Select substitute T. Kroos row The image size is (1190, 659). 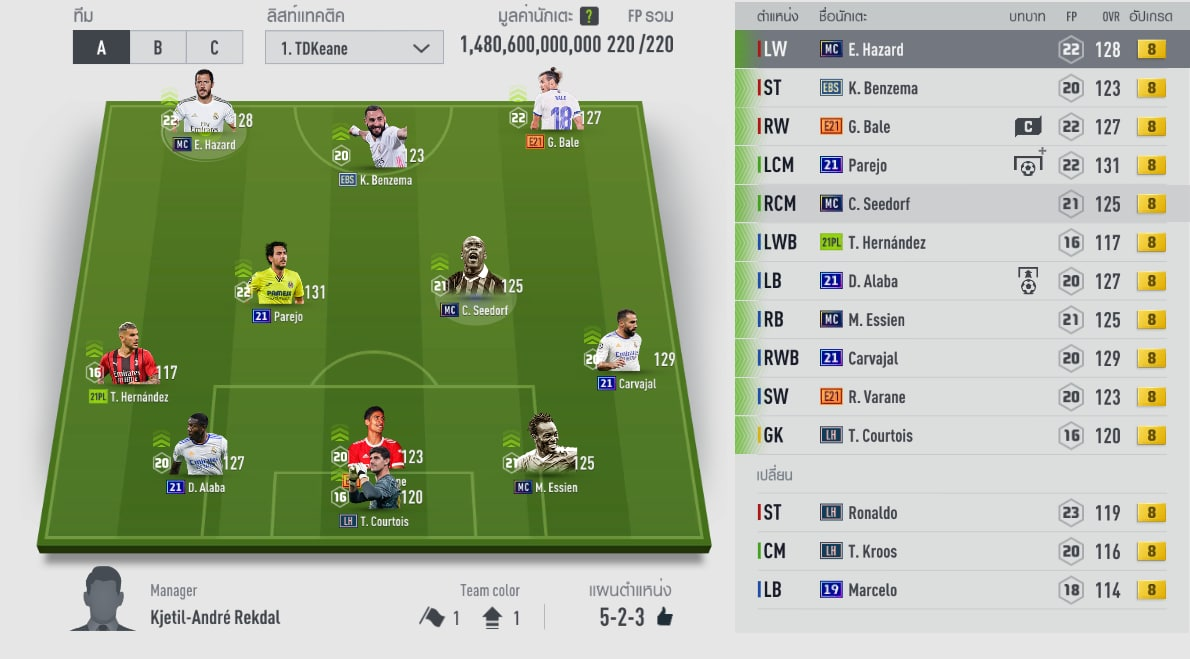click(950, 551)
